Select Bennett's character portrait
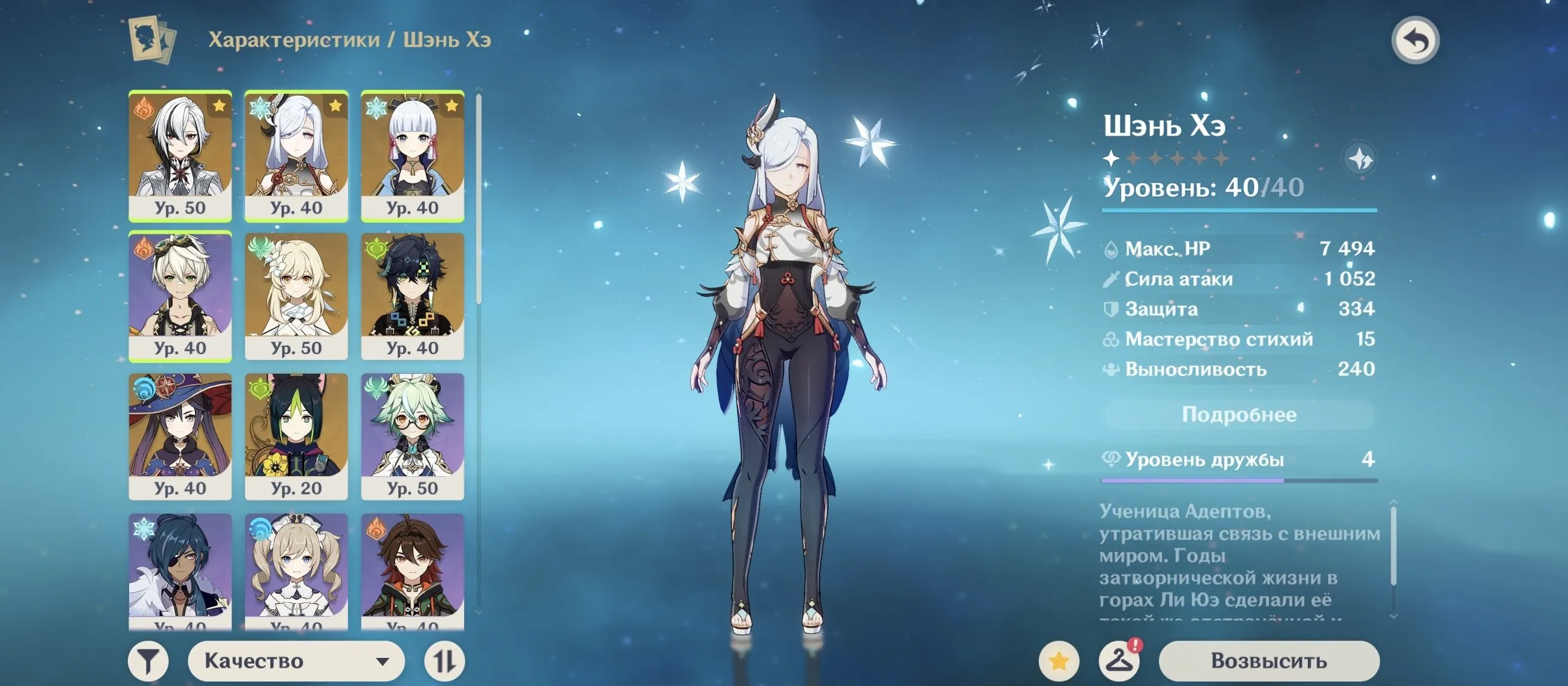The width and height of the screenshot is (1568, 686). pos(180,296)
